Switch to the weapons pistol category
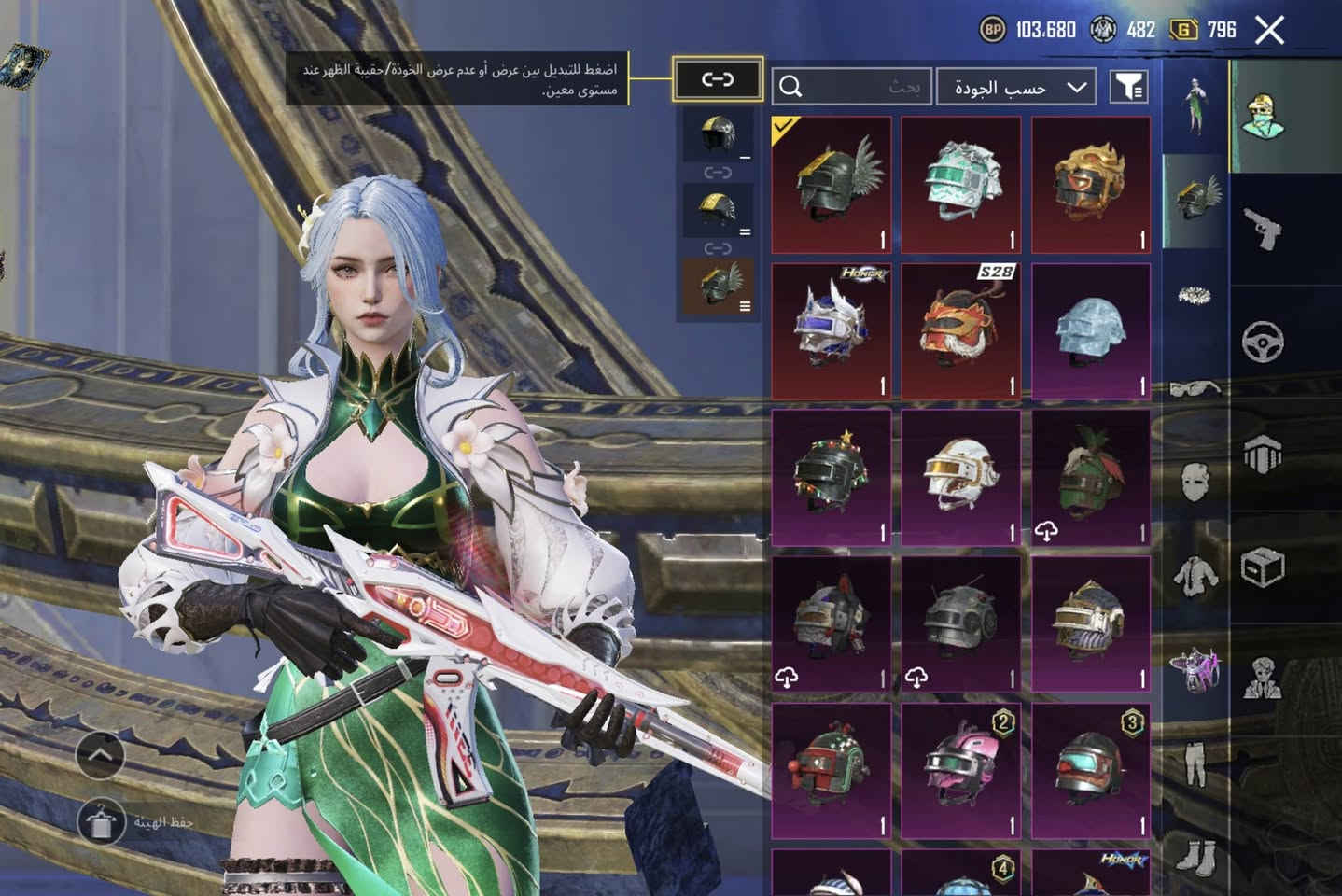 (x=1263, y=228)
